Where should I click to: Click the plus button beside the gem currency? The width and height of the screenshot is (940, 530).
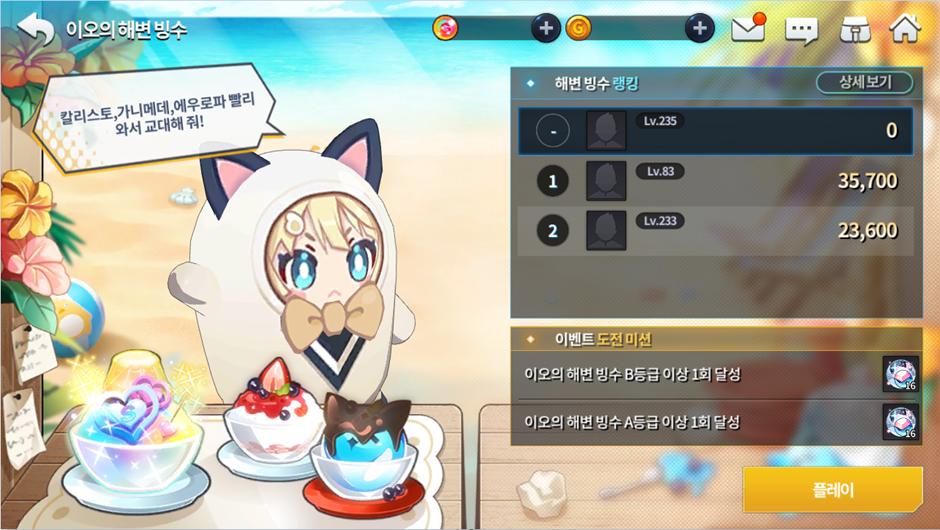(545, 29)
